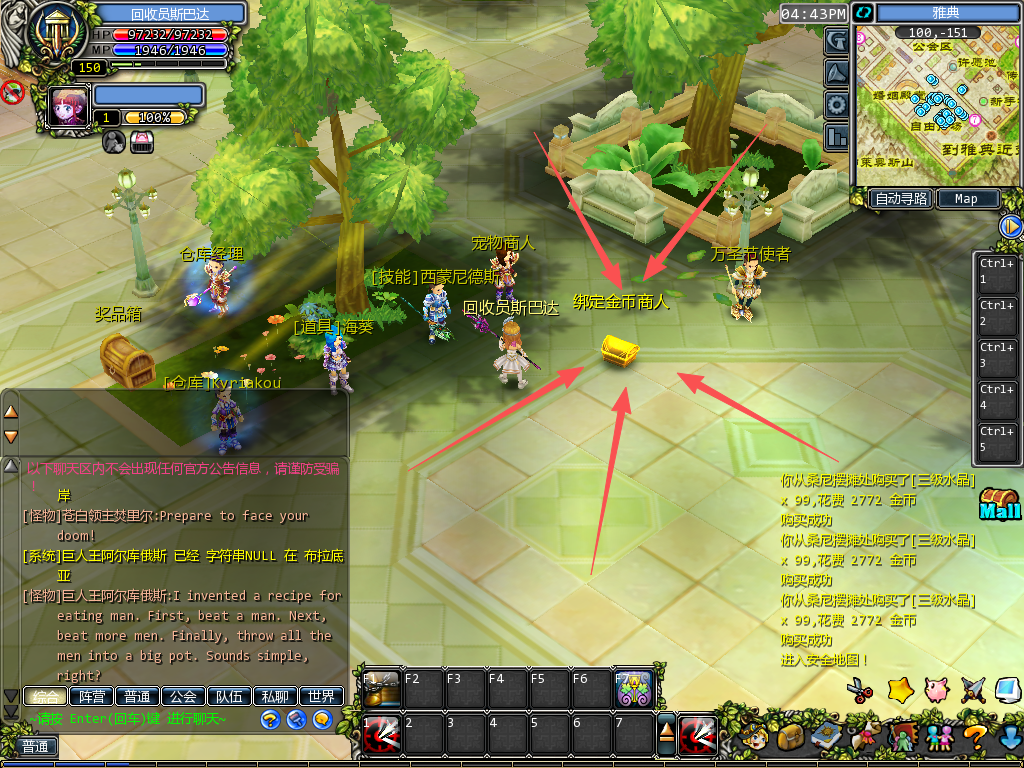
Task: Open the bar-chart ranking icon
Action: coord(836,137)
